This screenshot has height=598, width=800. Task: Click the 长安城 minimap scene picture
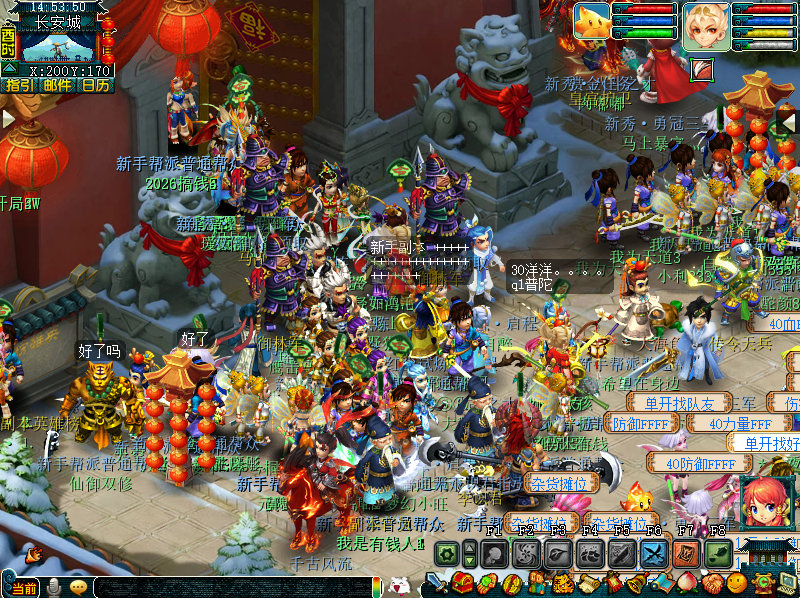click(58, 44)
